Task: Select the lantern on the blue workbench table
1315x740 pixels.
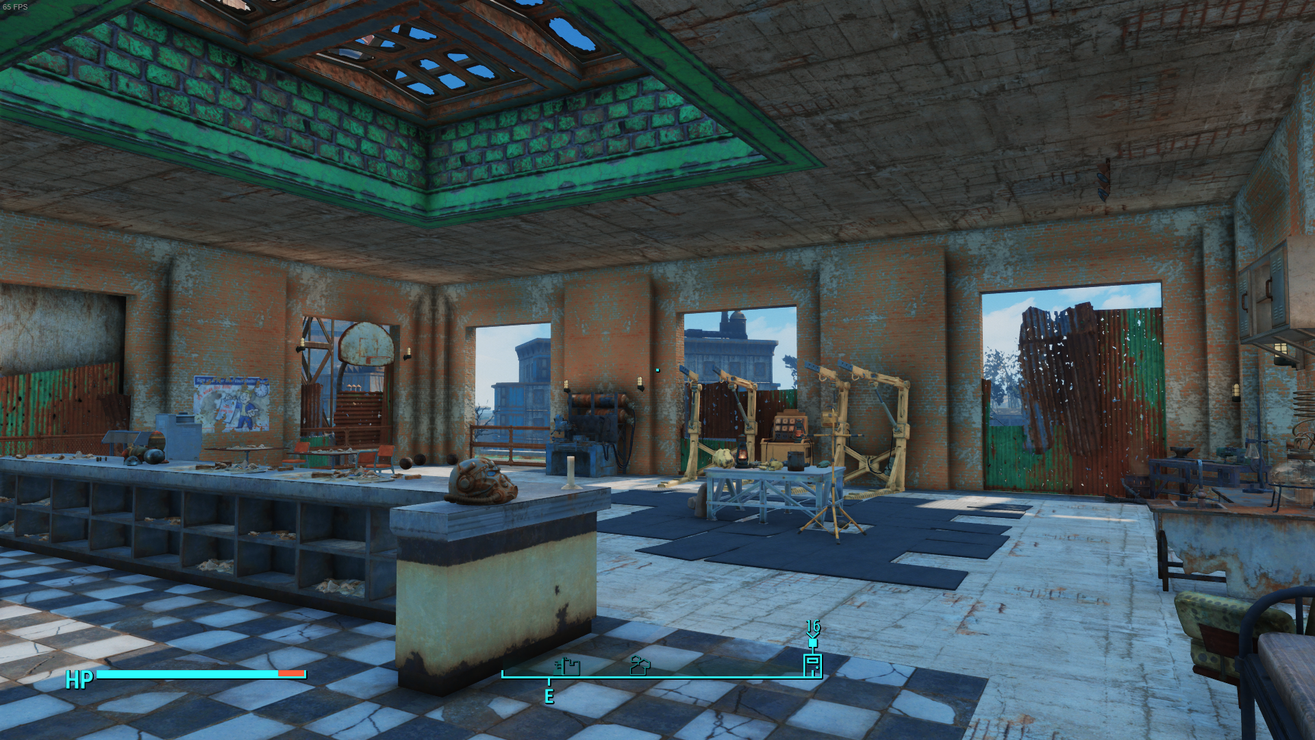Action: click(x=742, y=453)
